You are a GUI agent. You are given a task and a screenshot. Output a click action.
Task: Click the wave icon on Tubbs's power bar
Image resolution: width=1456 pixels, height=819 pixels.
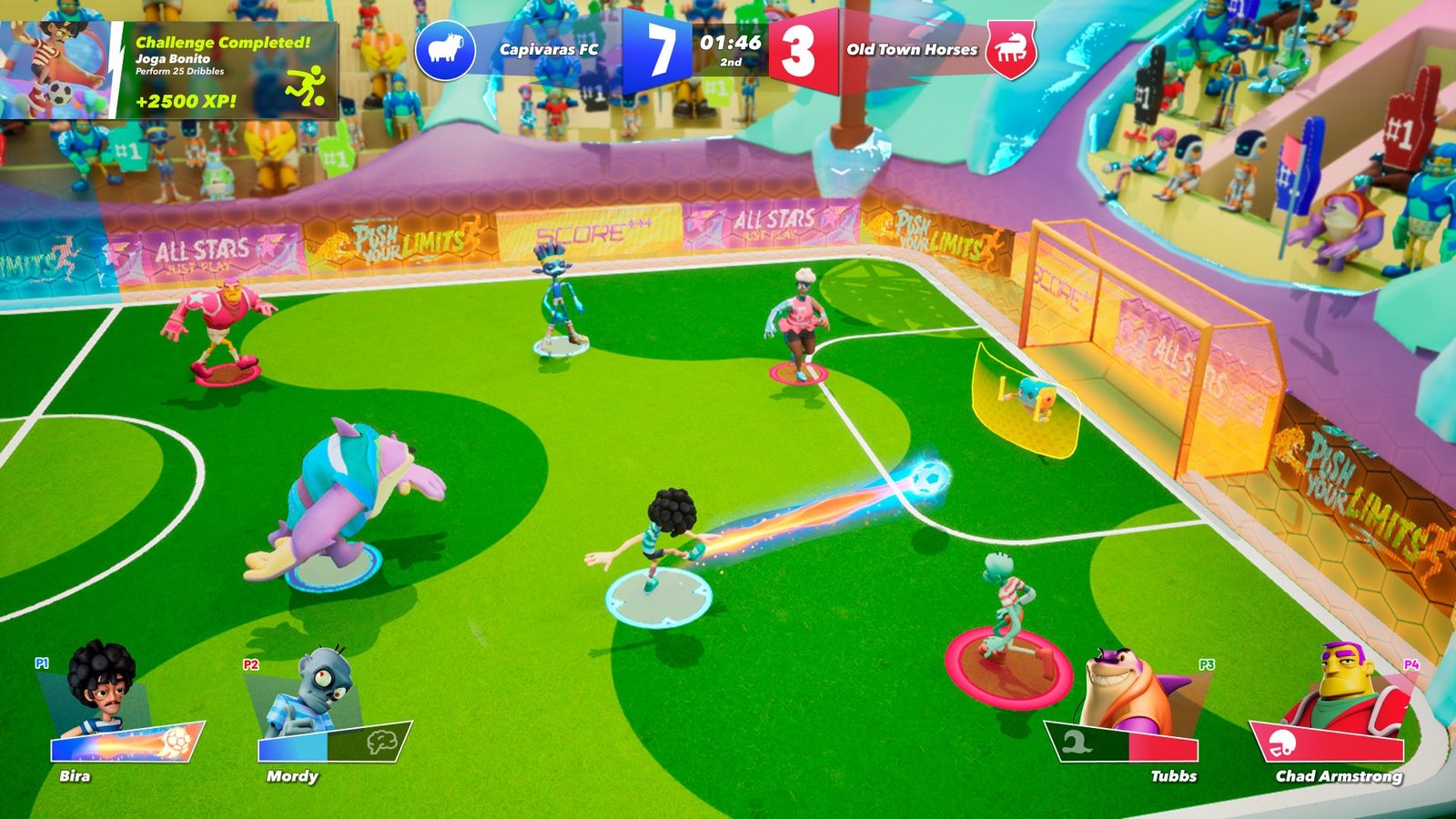[1077, 740]
